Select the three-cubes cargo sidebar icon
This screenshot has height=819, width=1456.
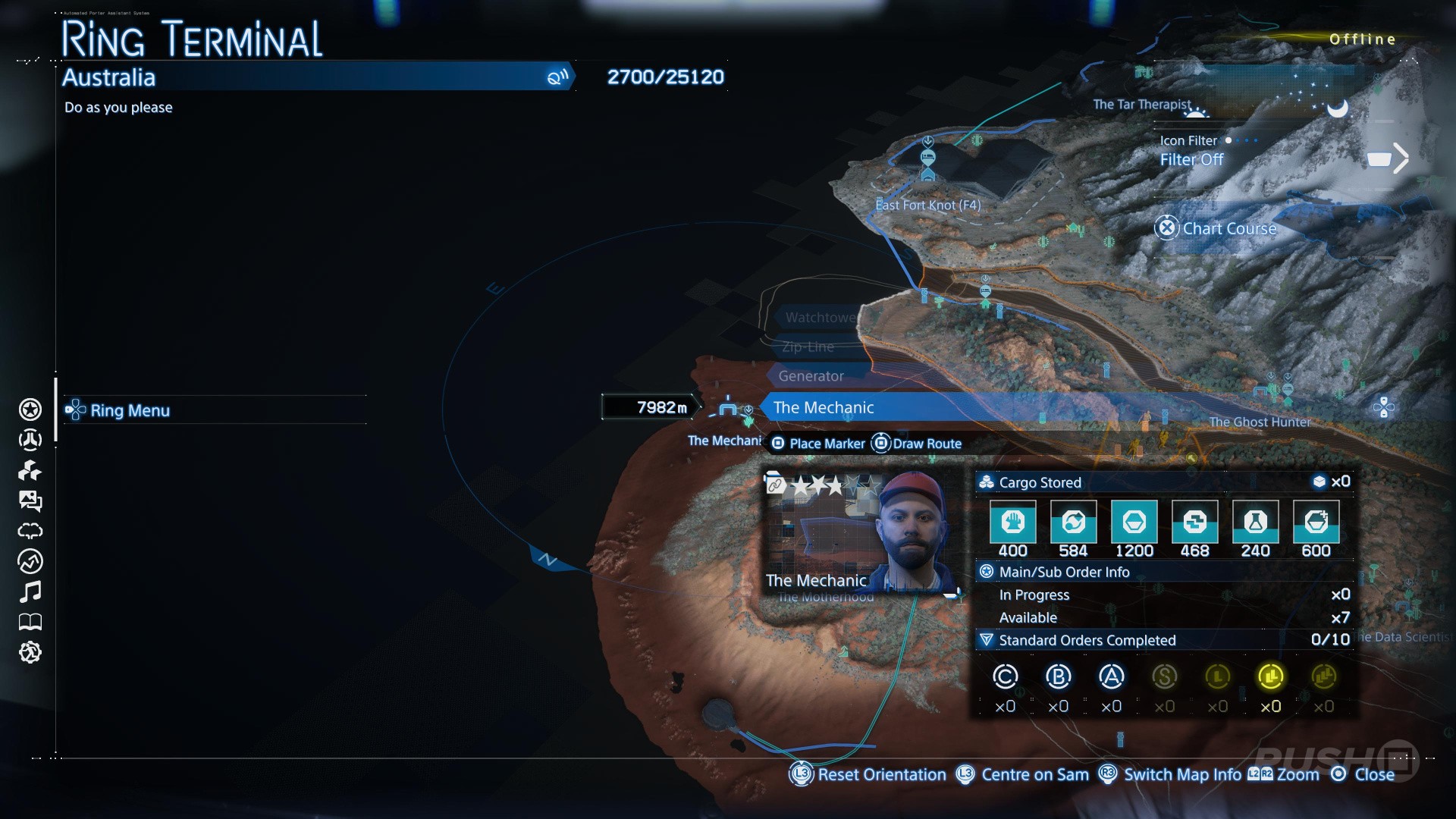(x=30, y=471)
